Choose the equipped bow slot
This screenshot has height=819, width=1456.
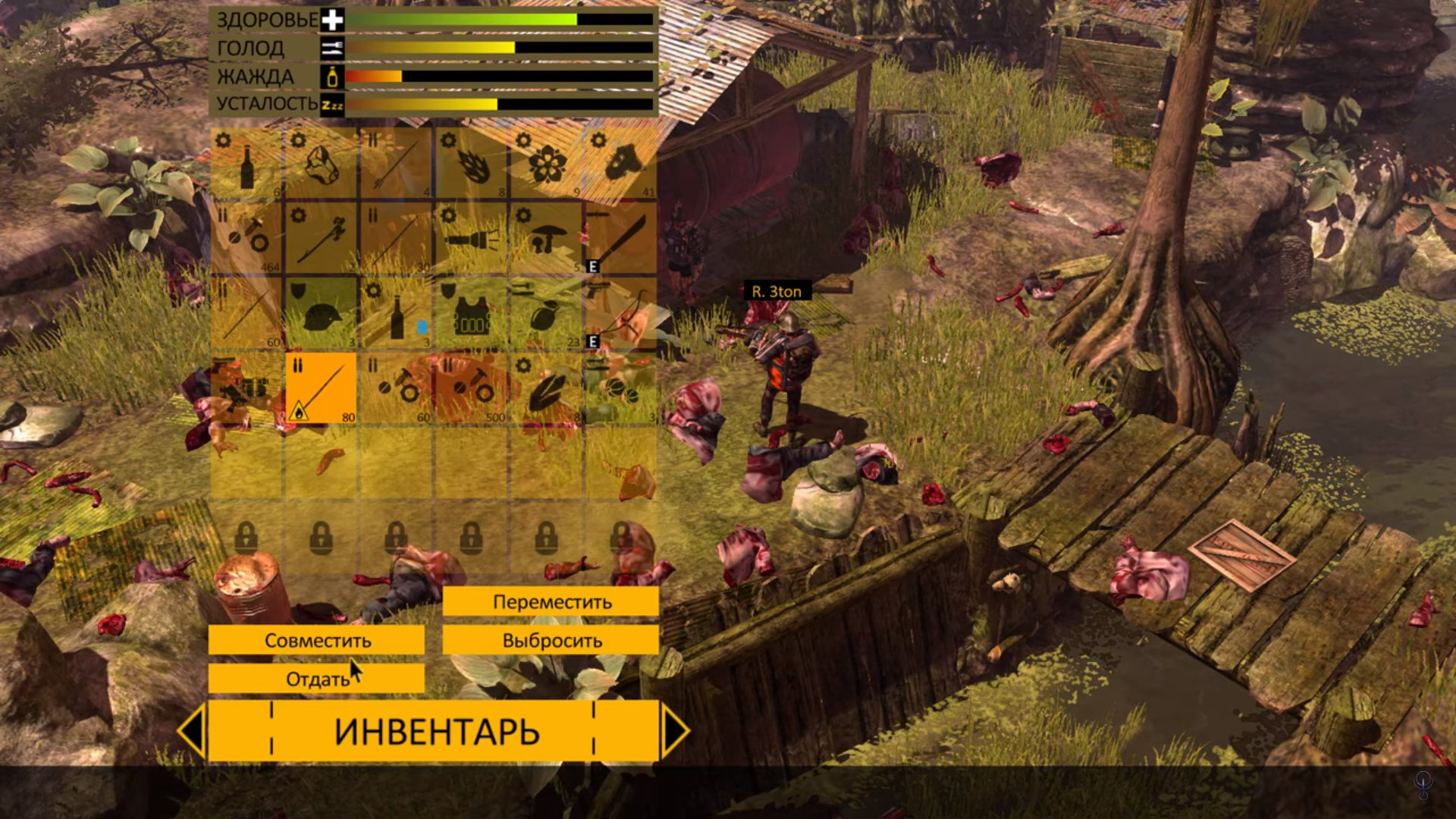point(620,313)
